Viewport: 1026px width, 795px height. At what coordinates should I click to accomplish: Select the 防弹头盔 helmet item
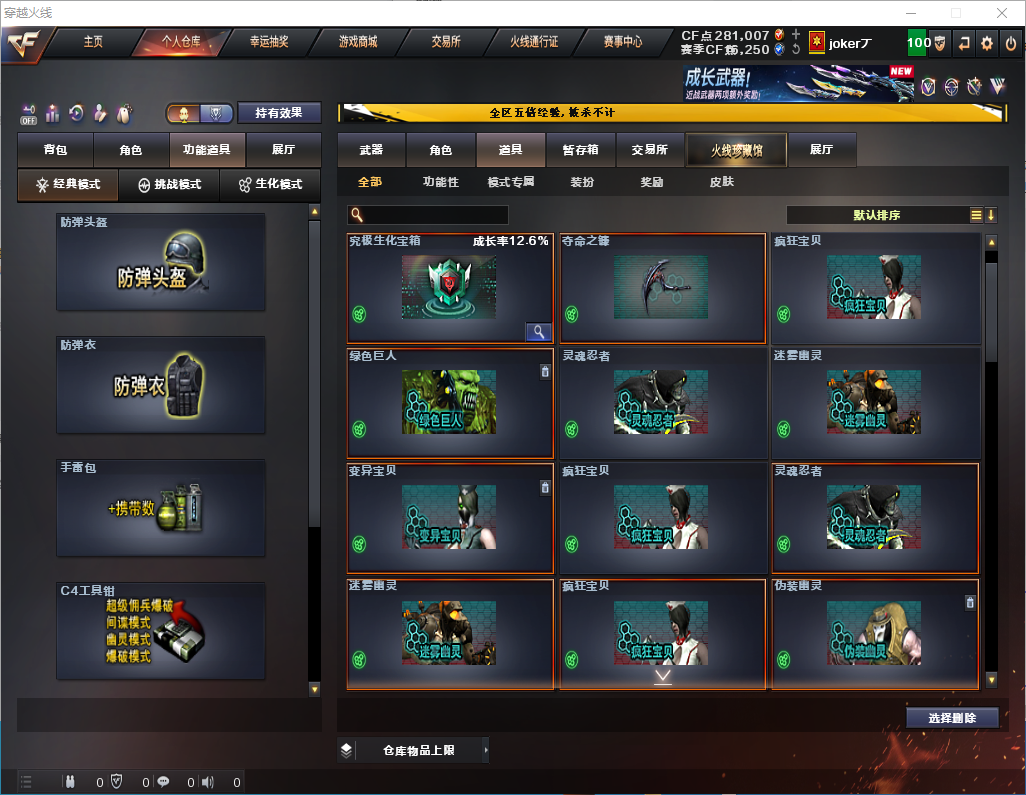[161, 262]
